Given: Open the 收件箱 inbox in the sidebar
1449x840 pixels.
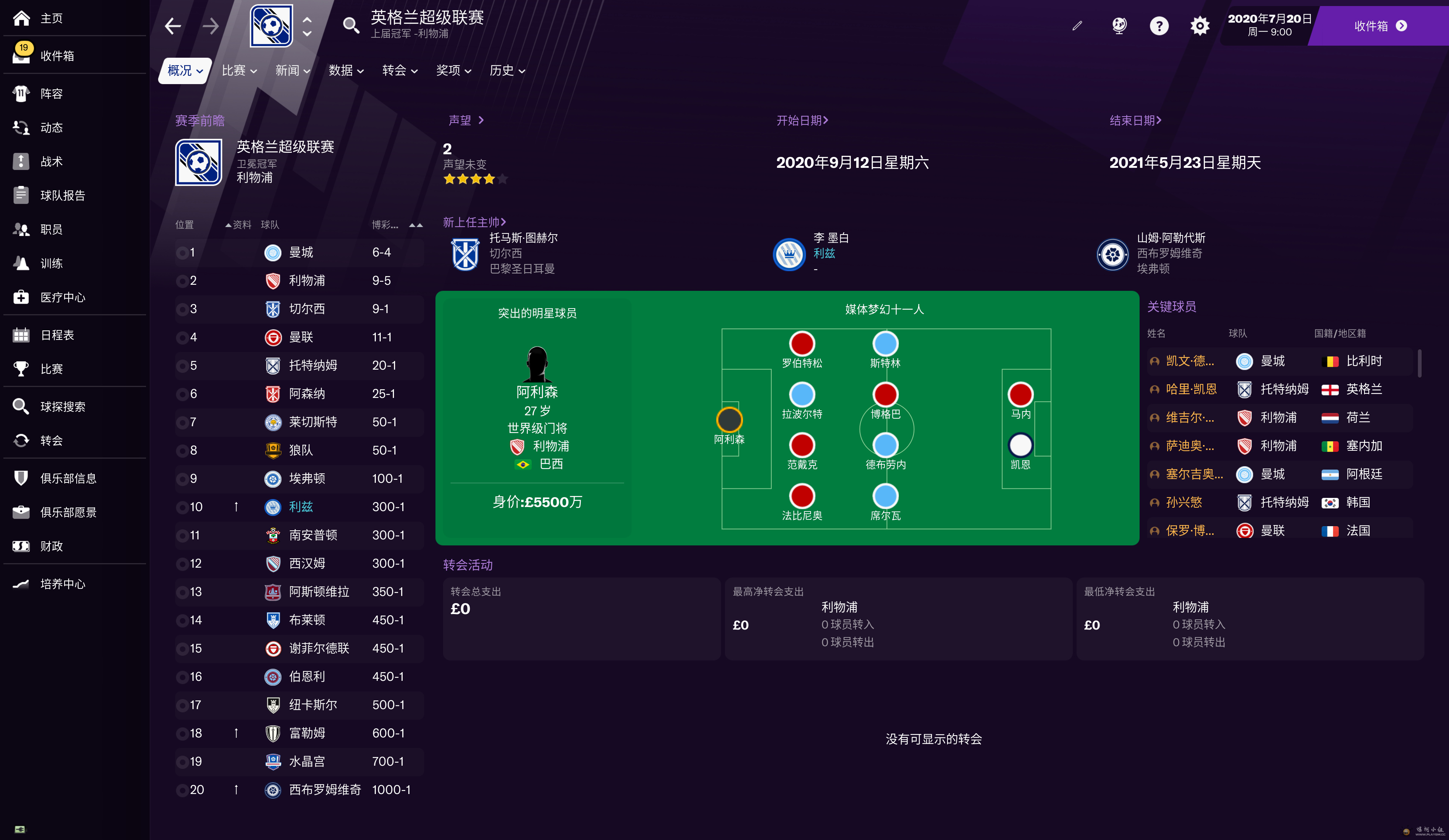Looking at the screenshot, I should [57, 56].
